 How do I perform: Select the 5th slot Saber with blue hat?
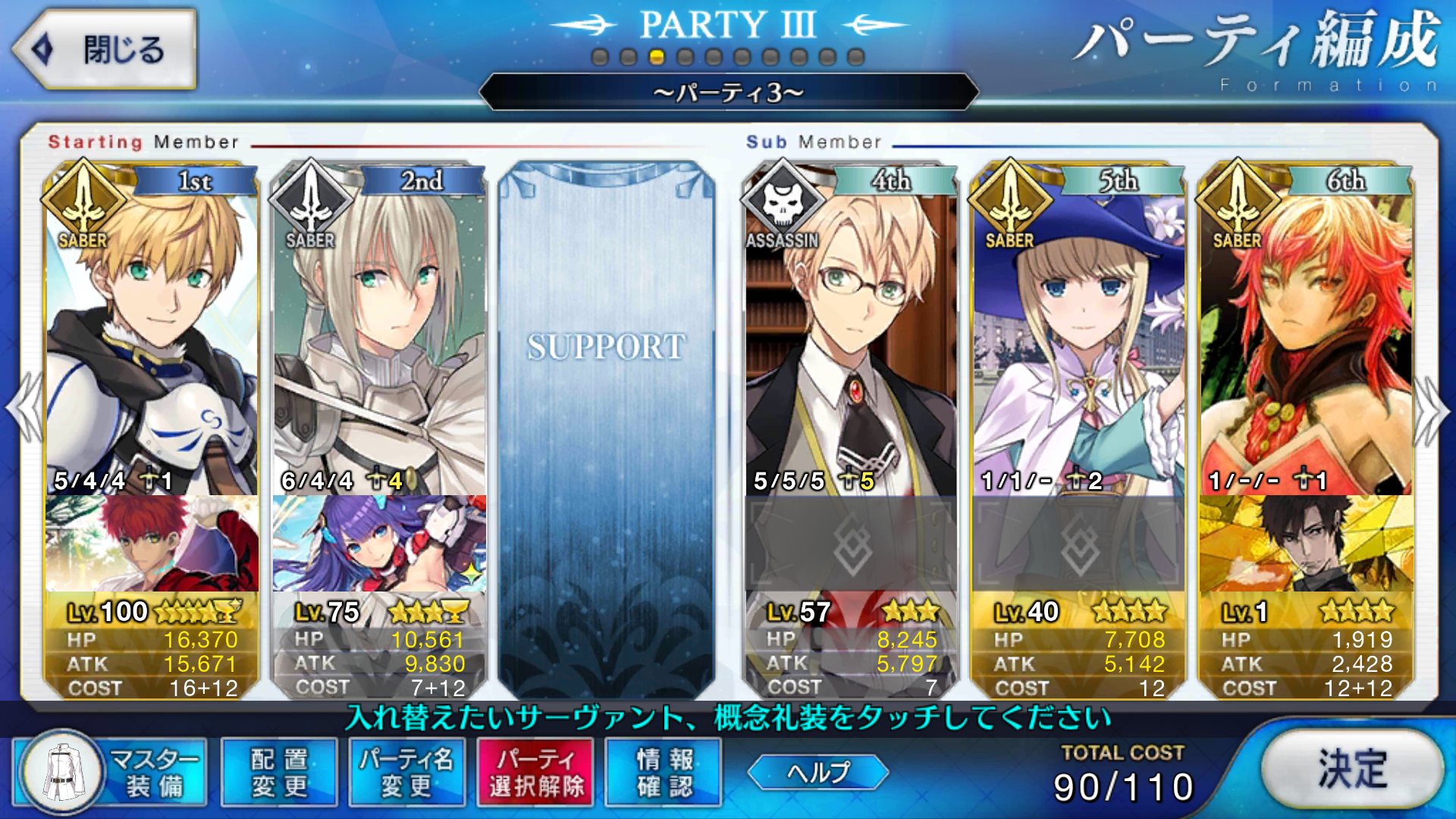pyautogui.click(x=1078, y=341)
